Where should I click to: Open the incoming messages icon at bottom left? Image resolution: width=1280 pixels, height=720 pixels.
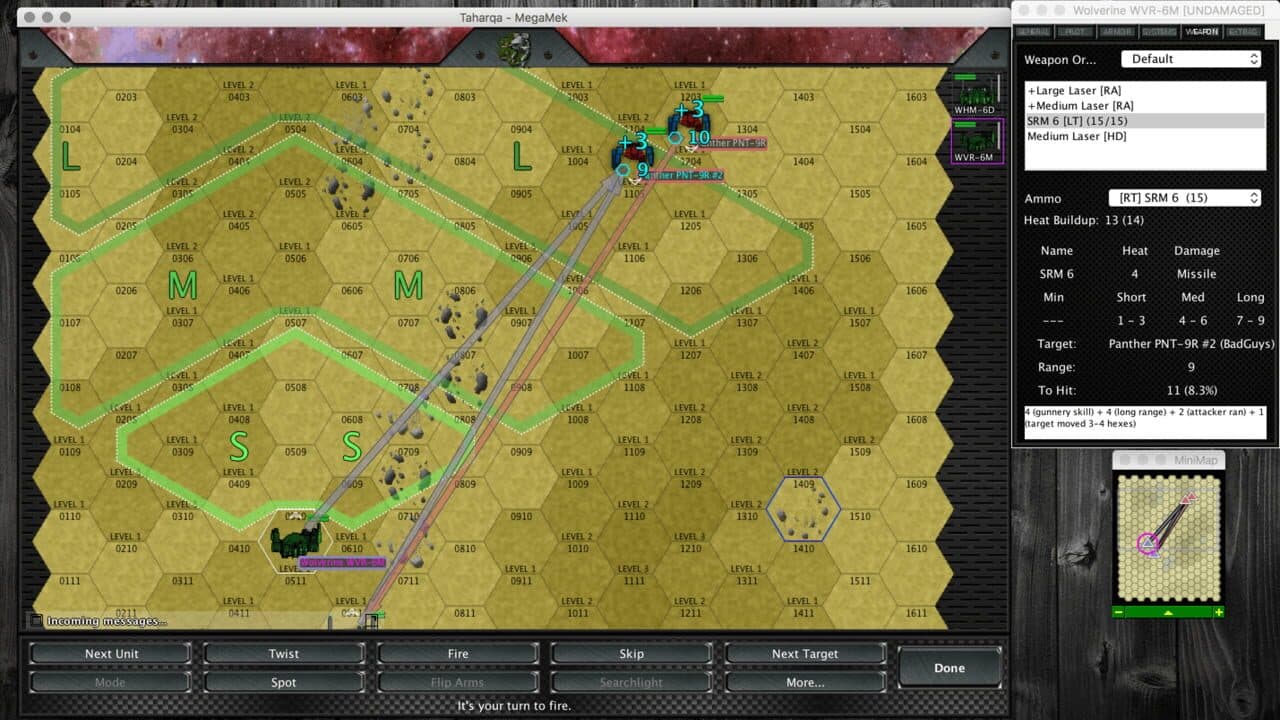pos(37,619)
